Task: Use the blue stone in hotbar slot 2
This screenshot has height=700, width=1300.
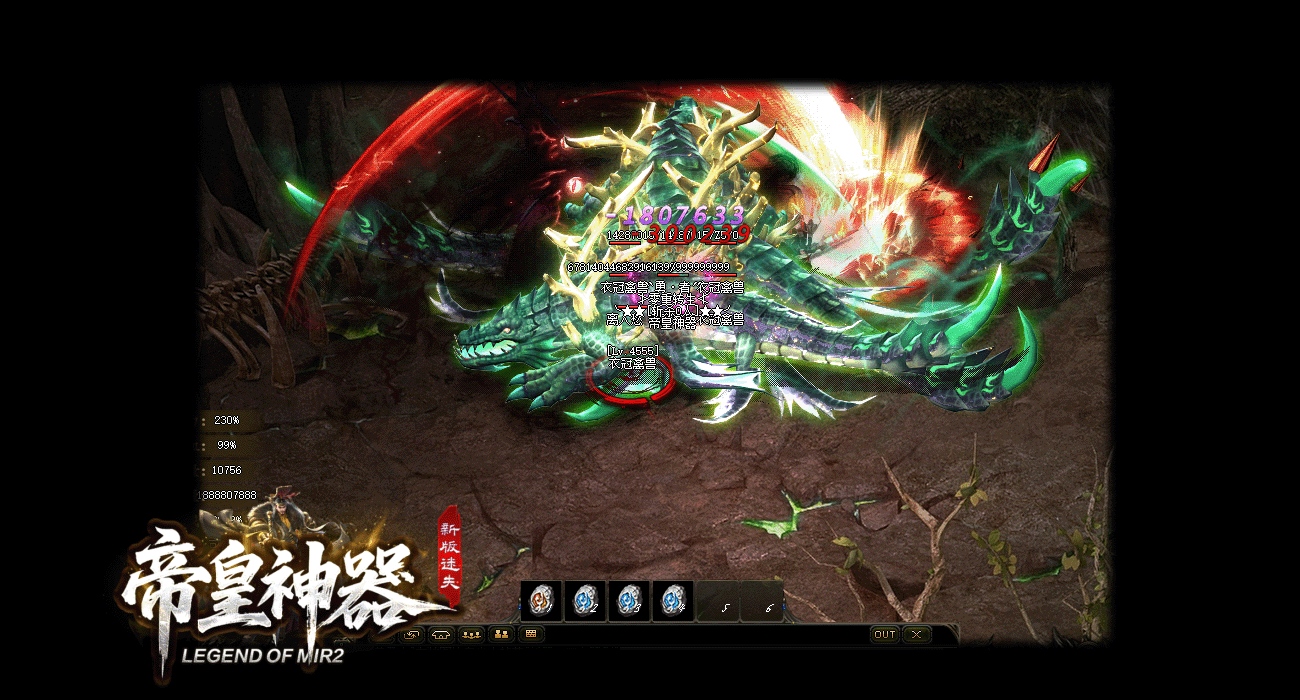Action: pos(585,601)
